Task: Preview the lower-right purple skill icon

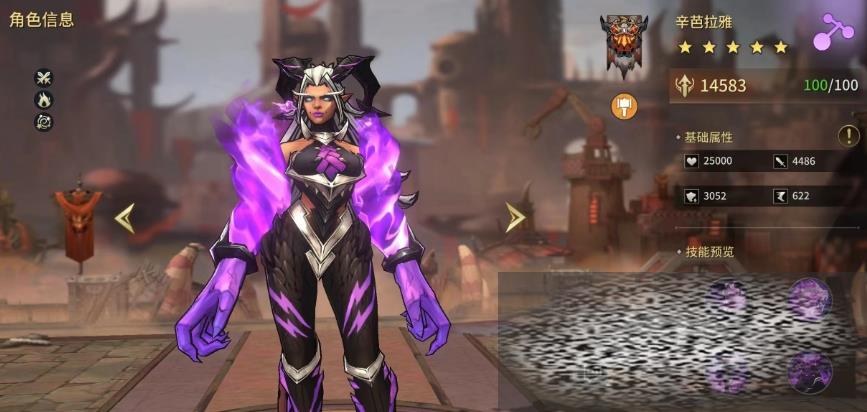Action: 810,372
